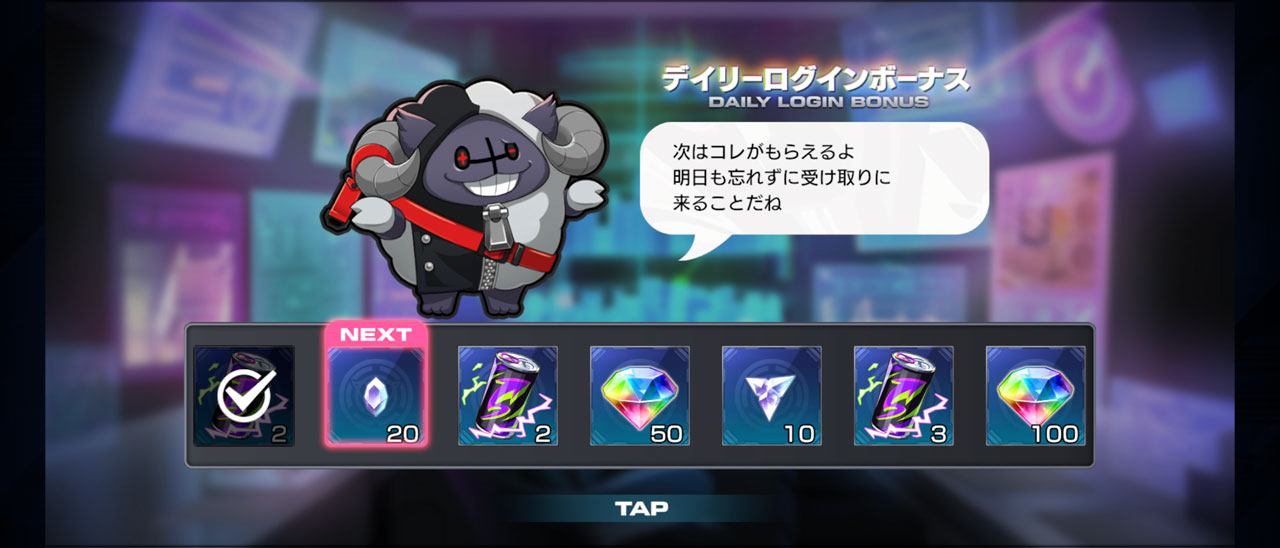Screen dimensions: 1280x548
Task: Select the claimed reward slot with the checkmark
Action: (244, 396)
